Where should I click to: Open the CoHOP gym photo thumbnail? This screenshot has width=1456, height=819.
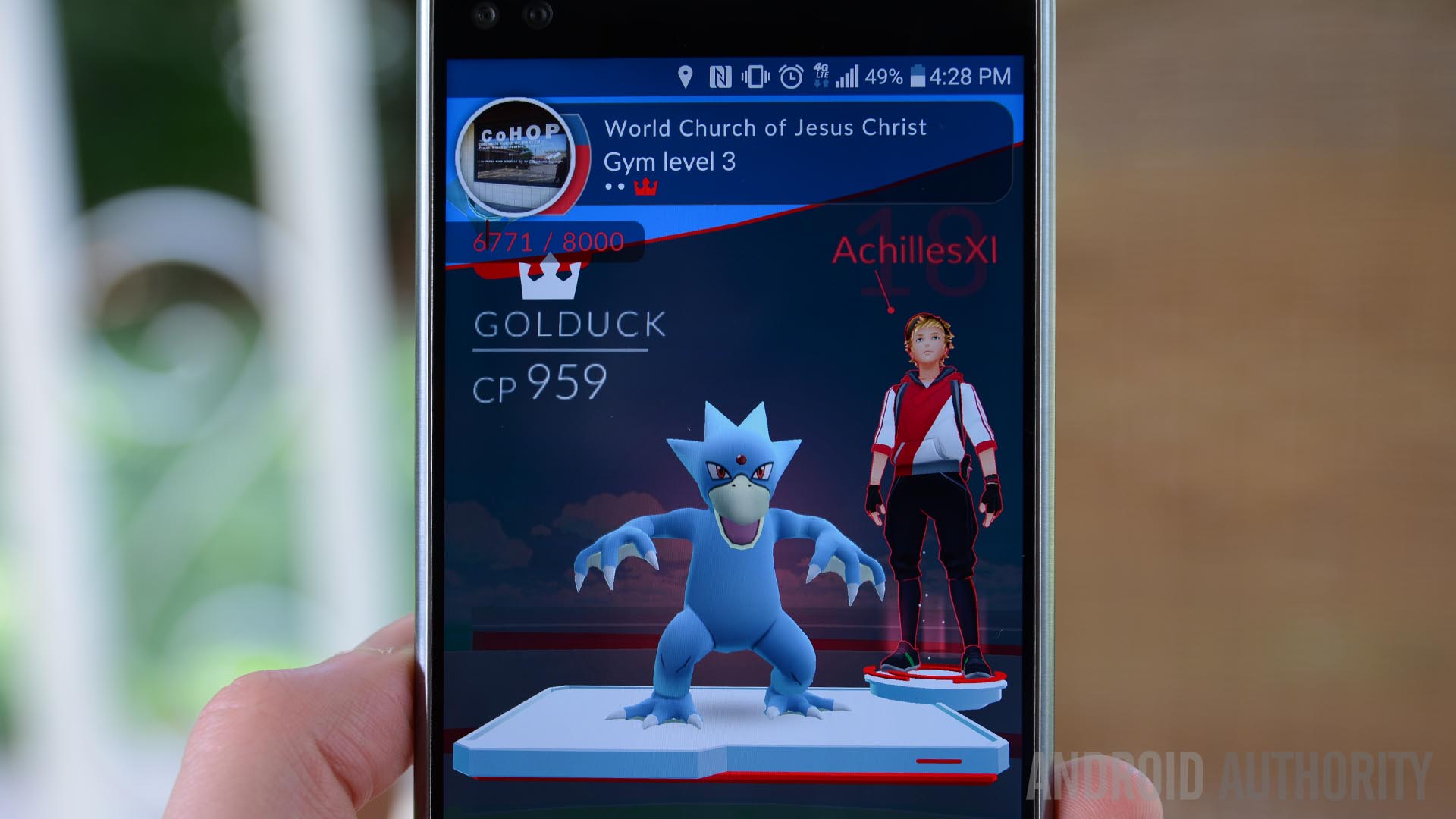pyautogui.click(x=516, y=157)
